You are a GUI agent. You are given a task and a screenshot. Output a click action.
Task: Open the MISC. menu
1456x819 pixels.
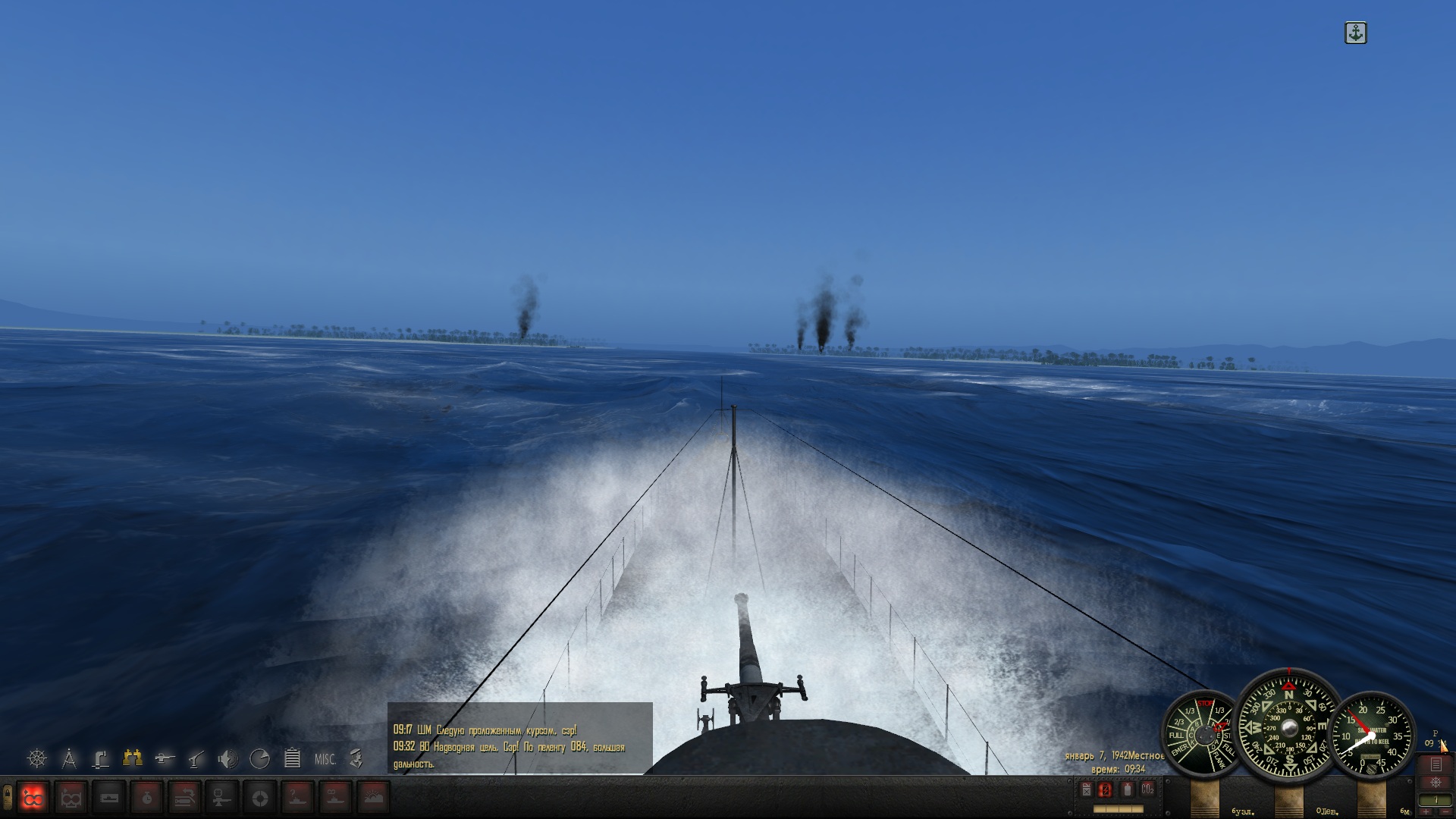[x=325, y=759]
